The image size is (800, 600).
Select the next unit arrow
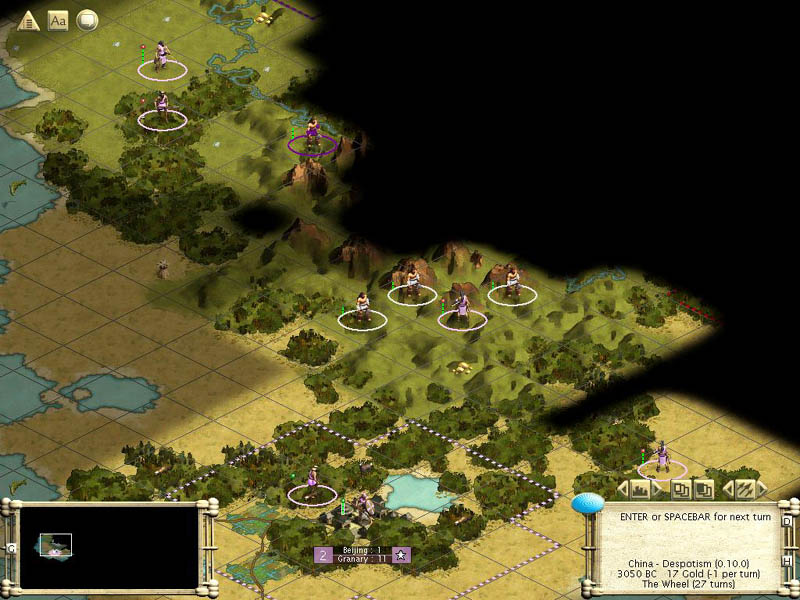tap(762, 489)
